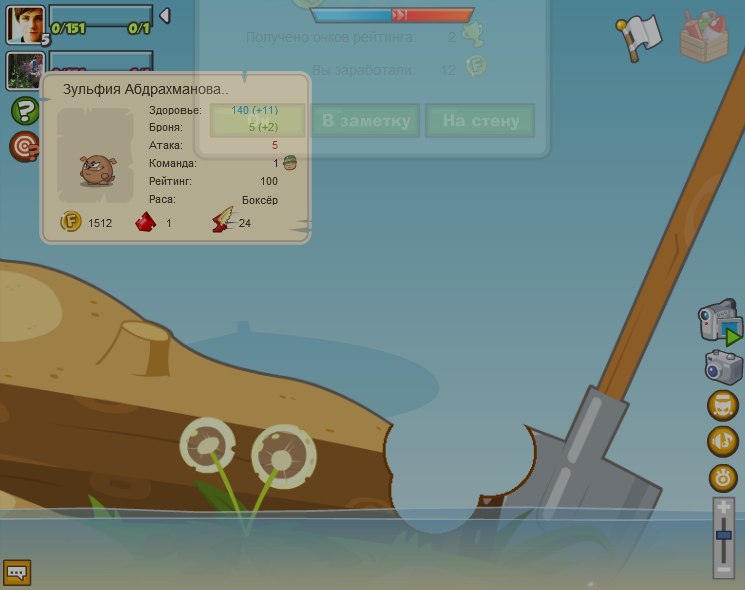Select the first player's portrait avatar

pos(25,22)
